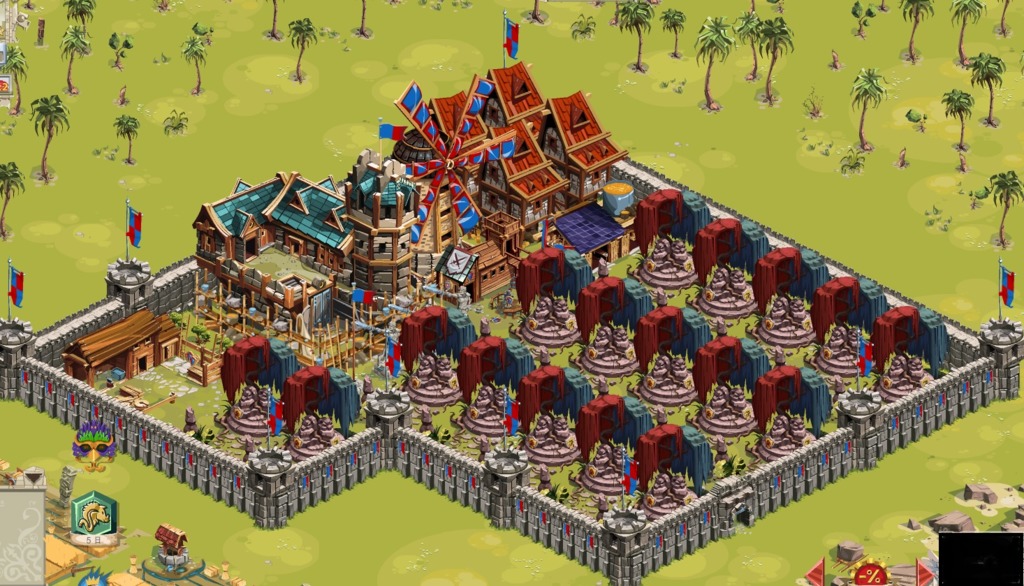
Task: Collapse the left panel with the down-triangle tab
Action: coord(33,477)
